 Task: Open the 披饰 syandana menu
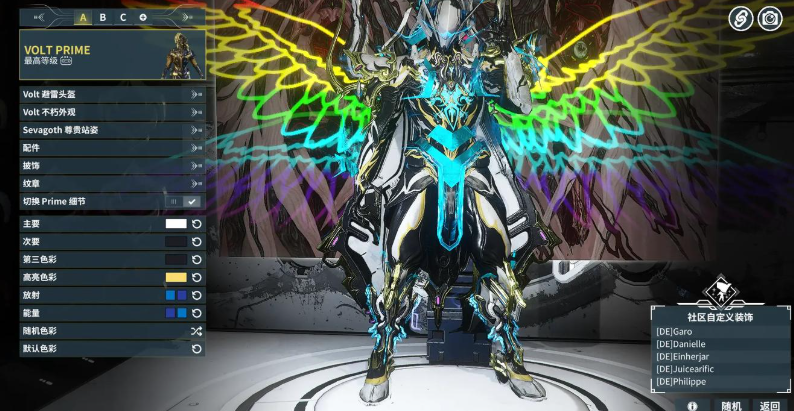point(112,165)
